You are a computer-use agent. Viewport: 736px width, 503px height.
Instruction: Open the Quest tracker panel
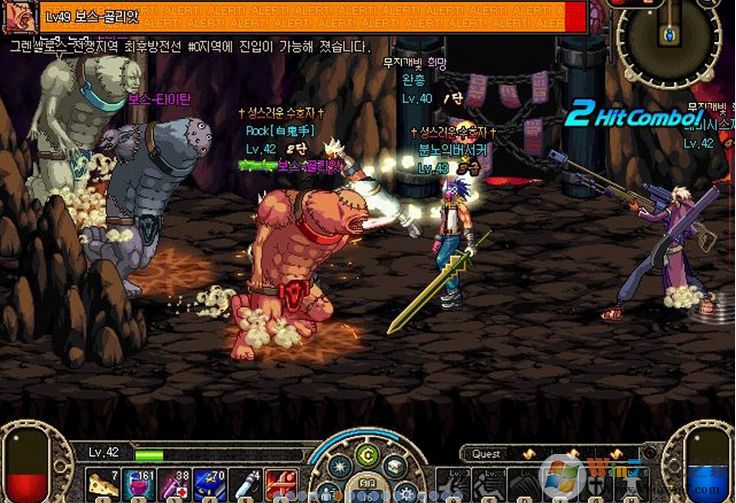[x=487, y=454]
